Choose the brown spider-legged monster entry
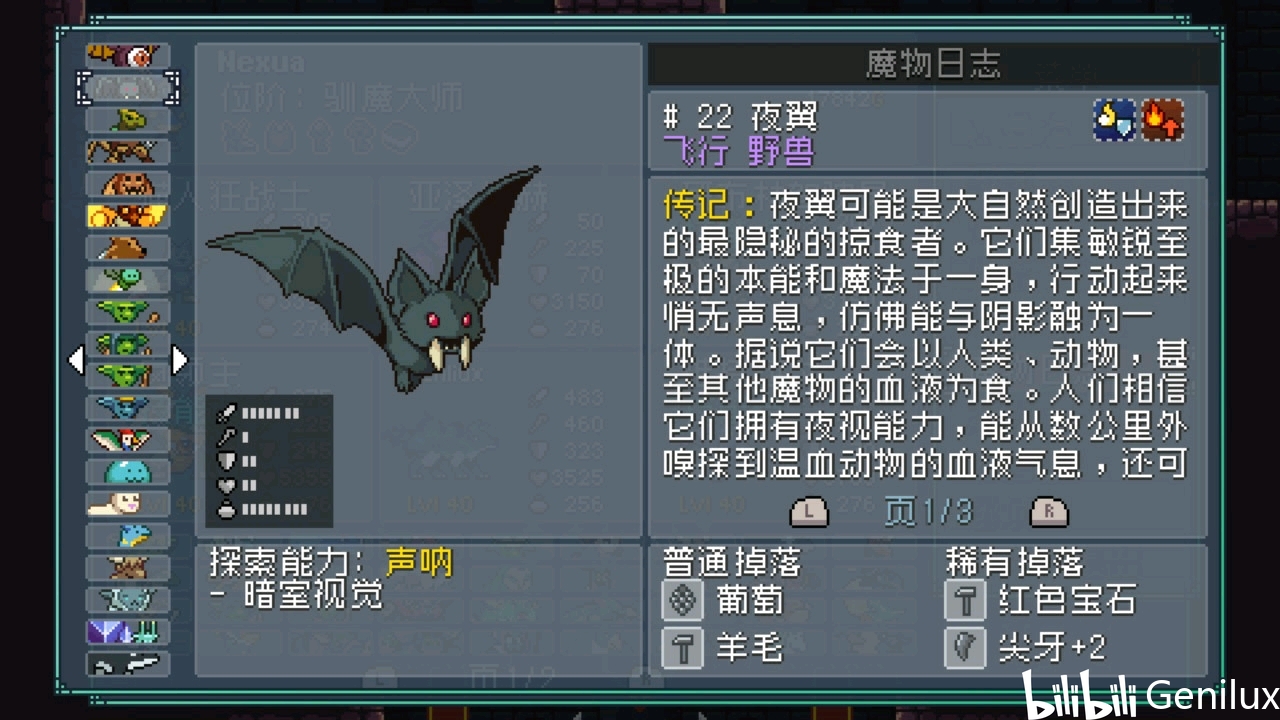 [x=128, y=152]
